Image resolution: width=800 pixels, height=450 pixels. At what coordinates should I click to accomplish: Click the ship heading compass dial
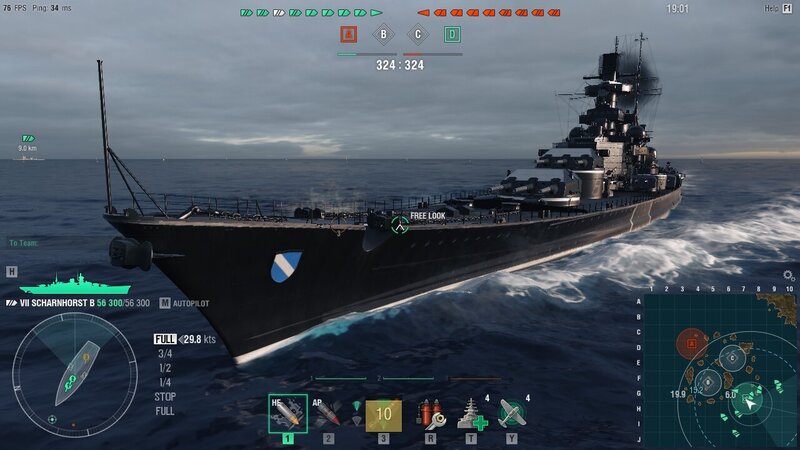[74, 375]
